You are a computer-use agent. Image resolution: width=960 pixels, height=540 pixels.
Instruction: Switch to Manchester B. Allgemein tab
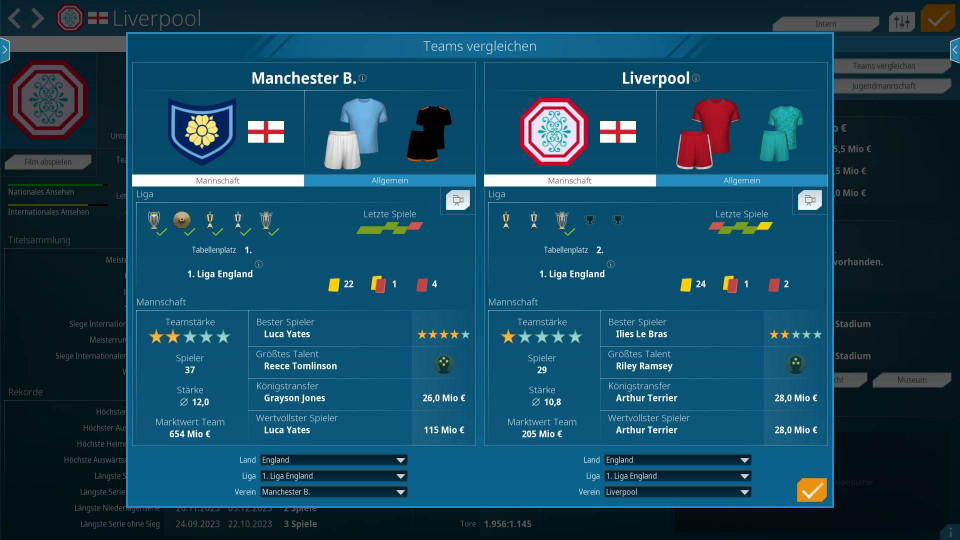[390, 181]
